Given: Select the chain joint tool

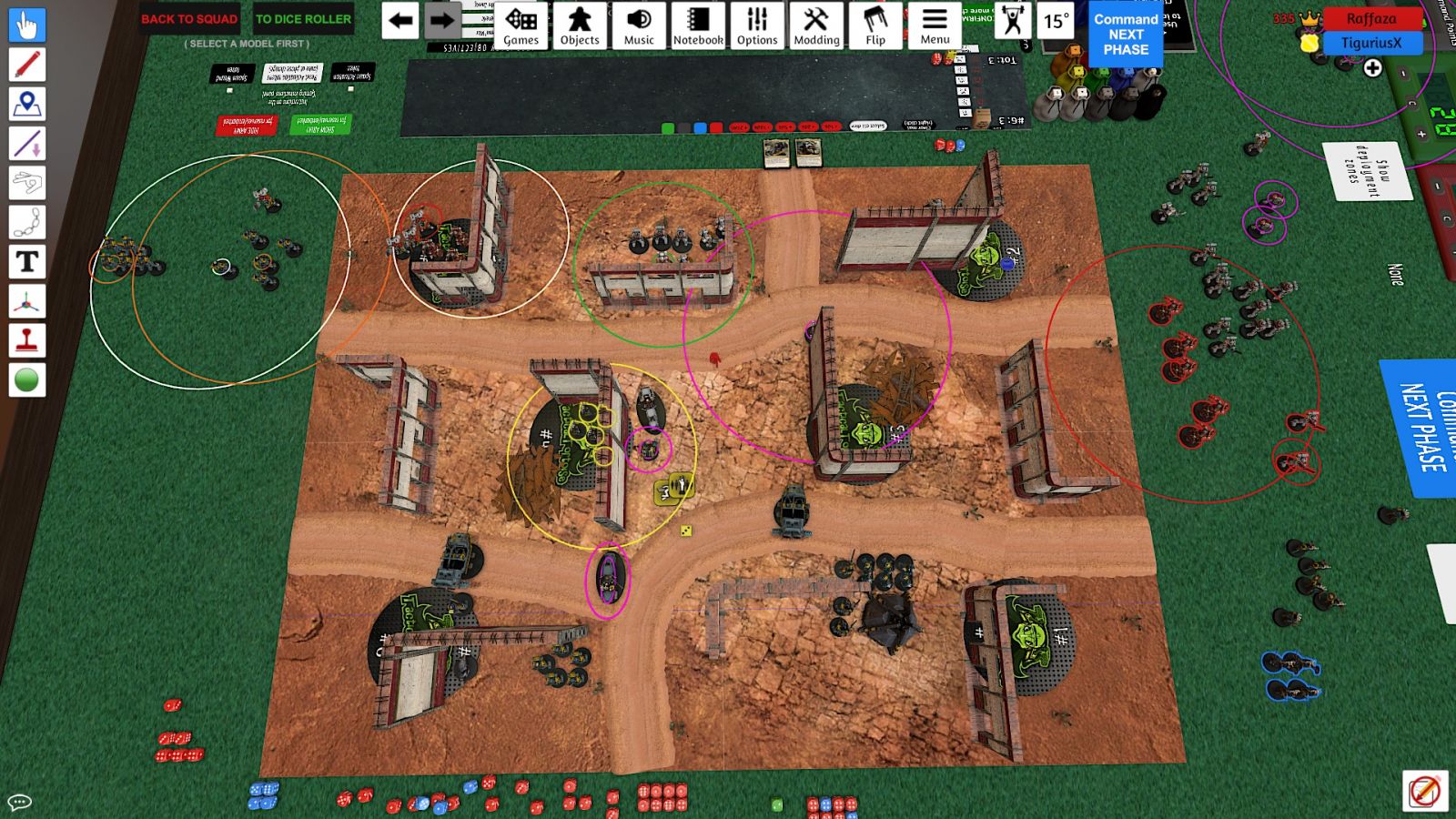Looking at the screenshot, I should click(x=27, y=222).
